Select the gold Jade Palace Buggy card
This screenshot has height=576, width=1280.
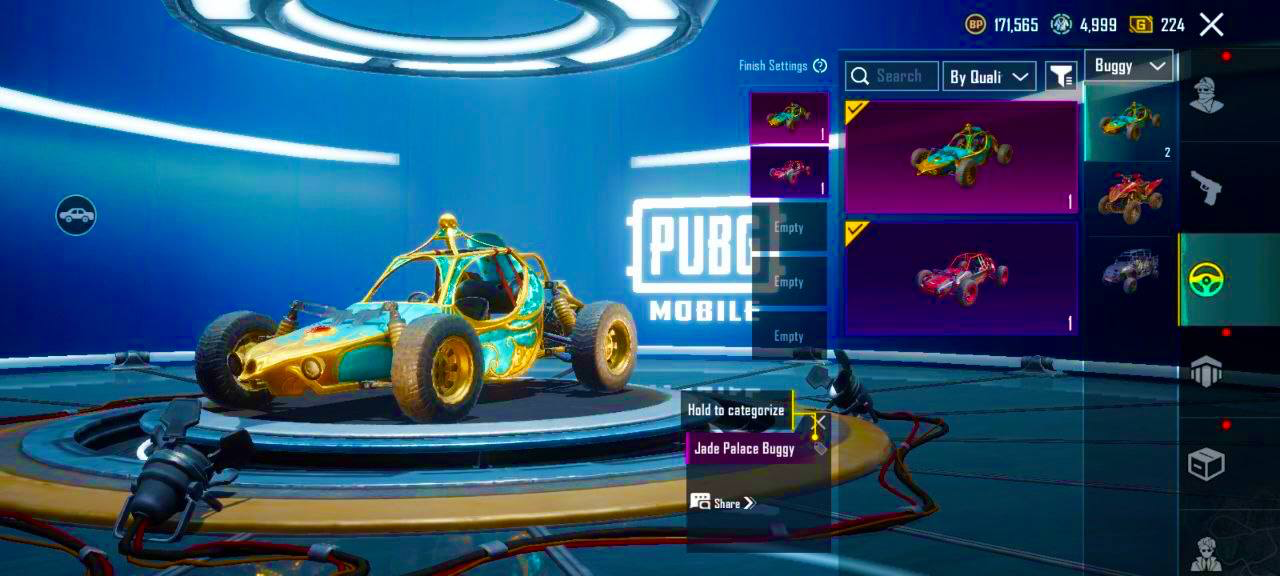pyautogui.click(x=961, y=157)
